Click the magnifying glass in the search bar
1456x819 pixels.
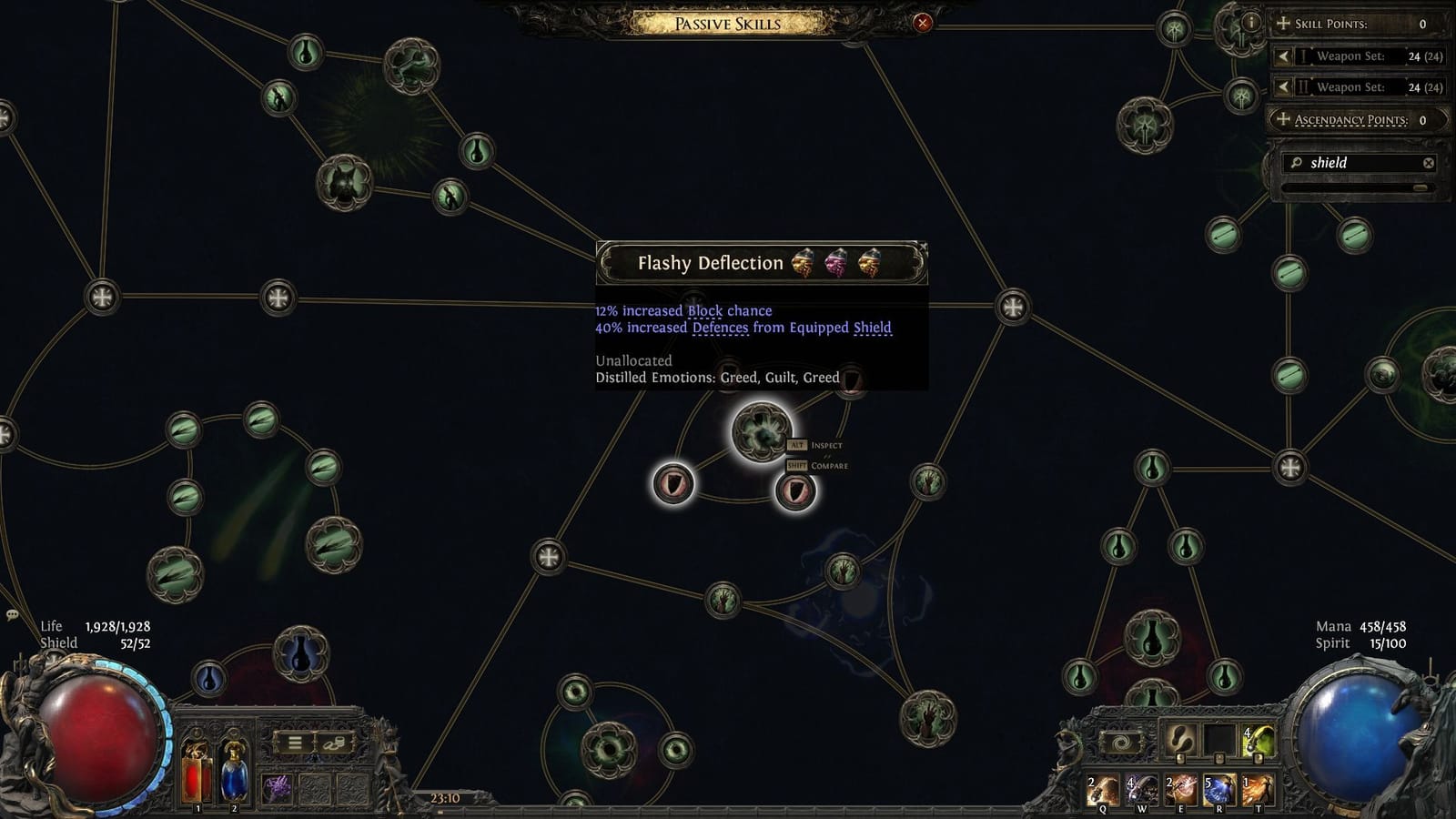click(1296, 162)
